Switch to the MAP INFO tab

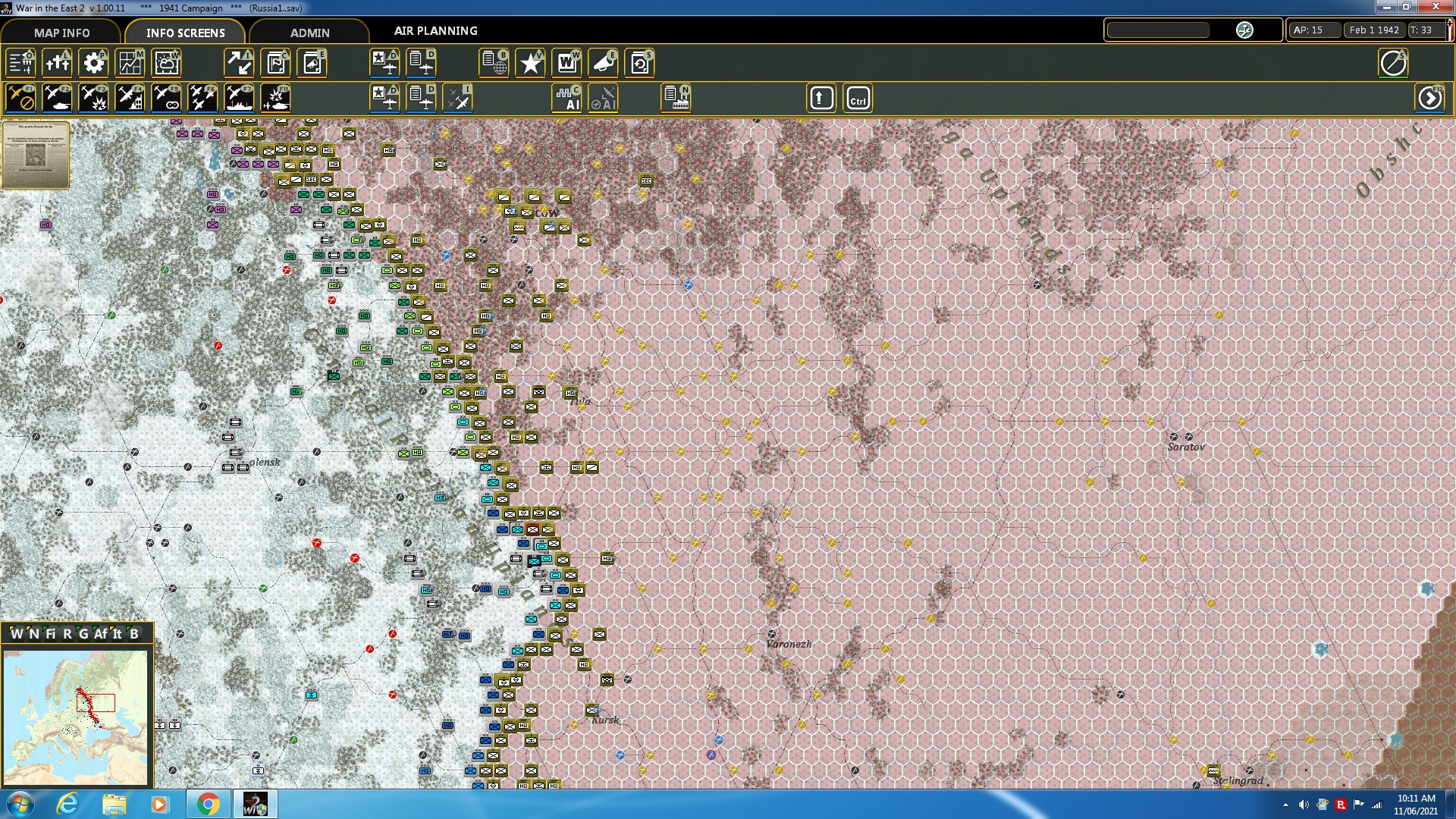pyautogui.click(x=61, y=32)
